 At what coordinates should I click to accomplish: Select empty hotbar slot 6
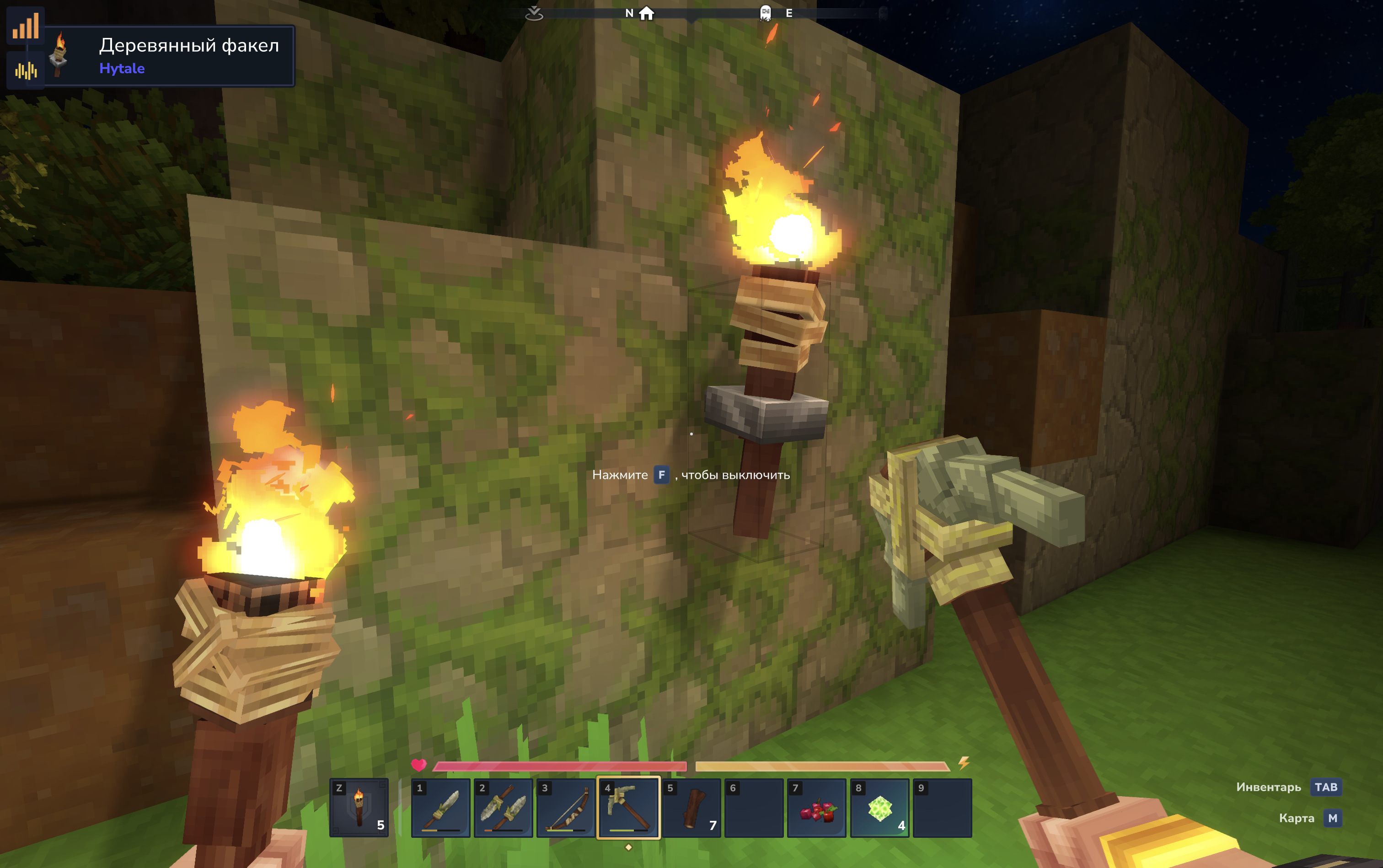coord(754,808)
